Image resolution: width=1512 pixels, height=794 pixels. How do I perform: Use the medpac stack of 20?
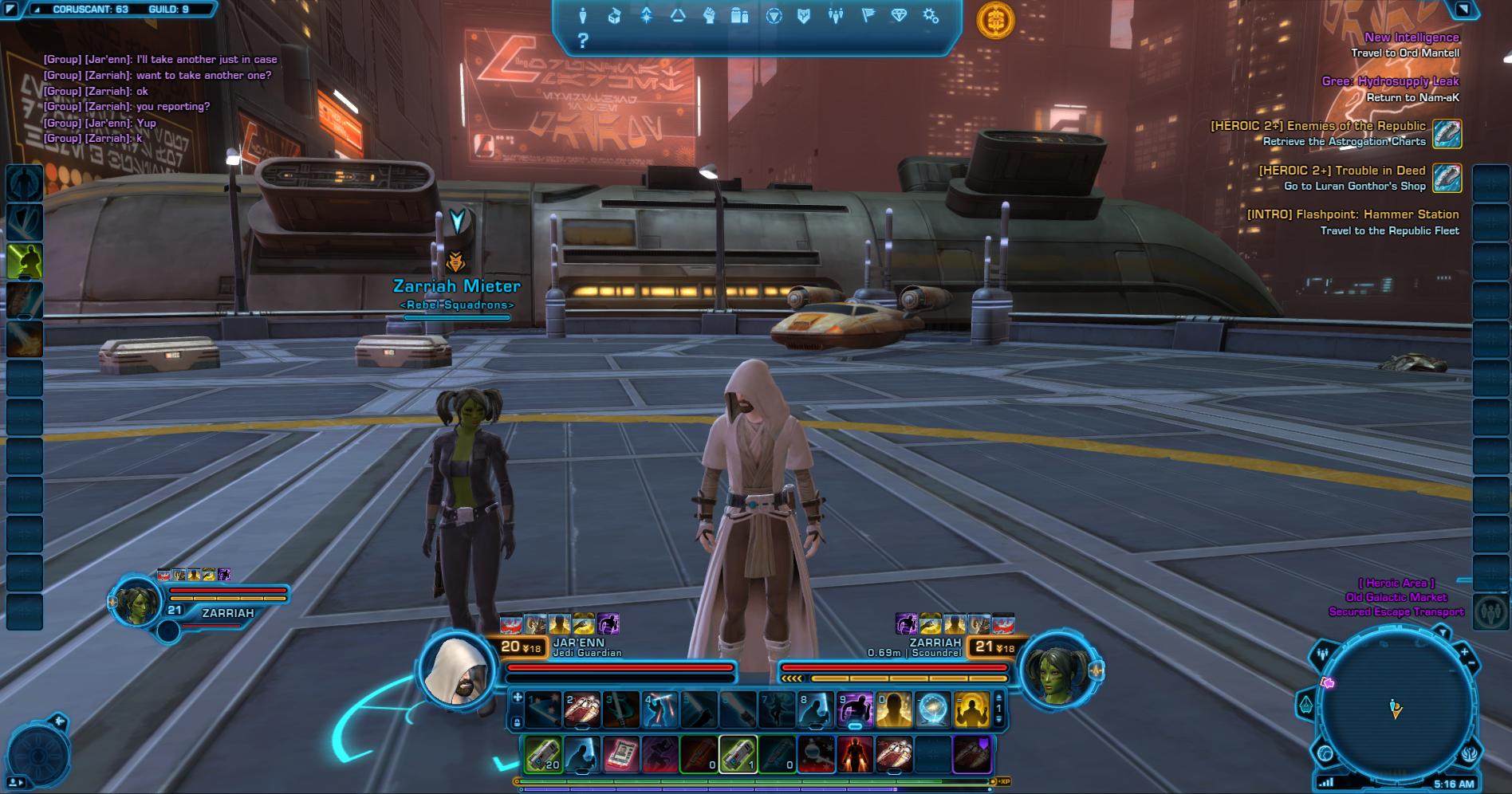[543, 754]
